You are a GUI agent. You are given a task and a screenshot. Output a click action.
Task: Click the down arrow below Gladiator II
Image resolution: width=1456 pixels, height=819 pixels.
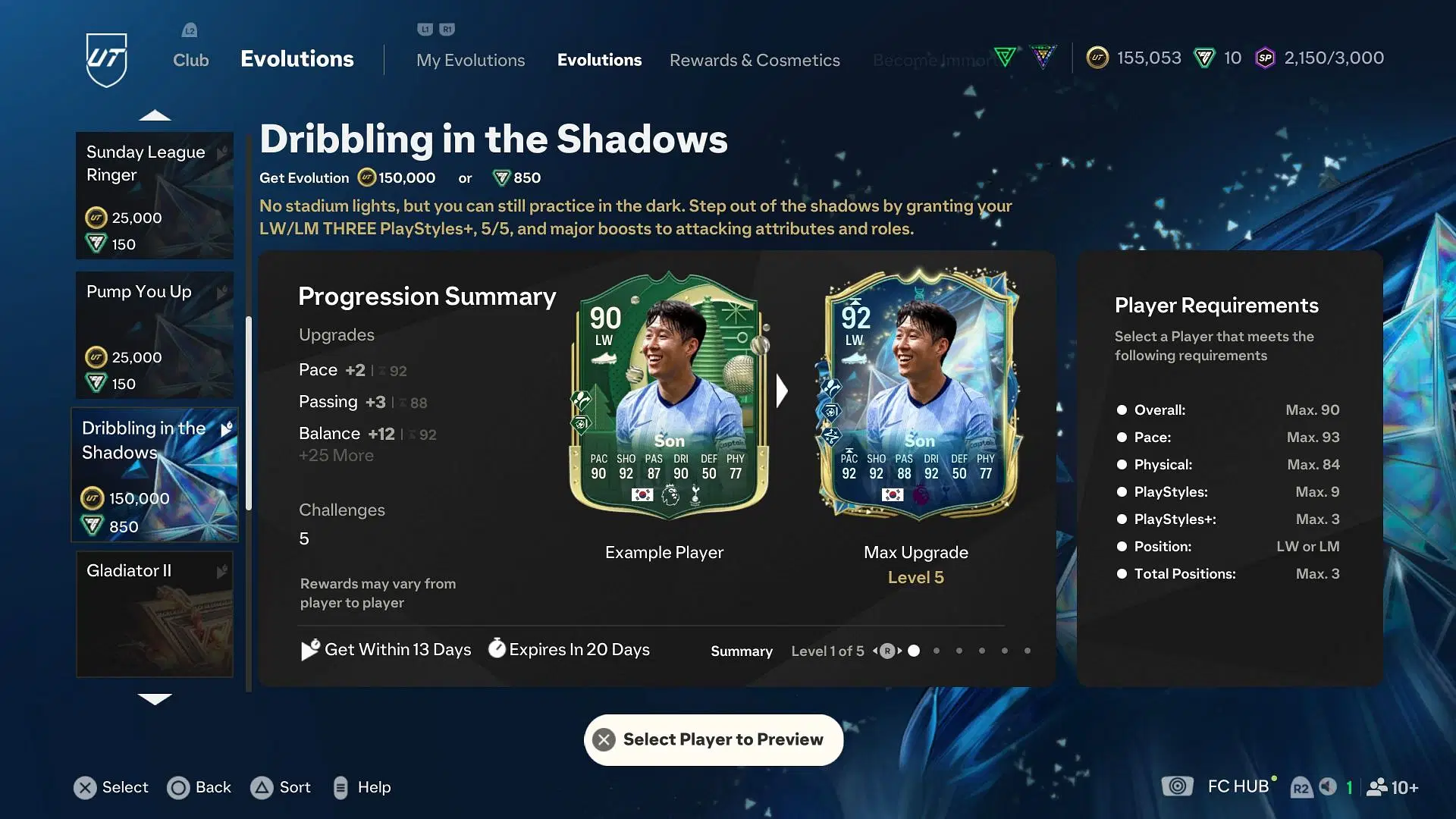155,700
